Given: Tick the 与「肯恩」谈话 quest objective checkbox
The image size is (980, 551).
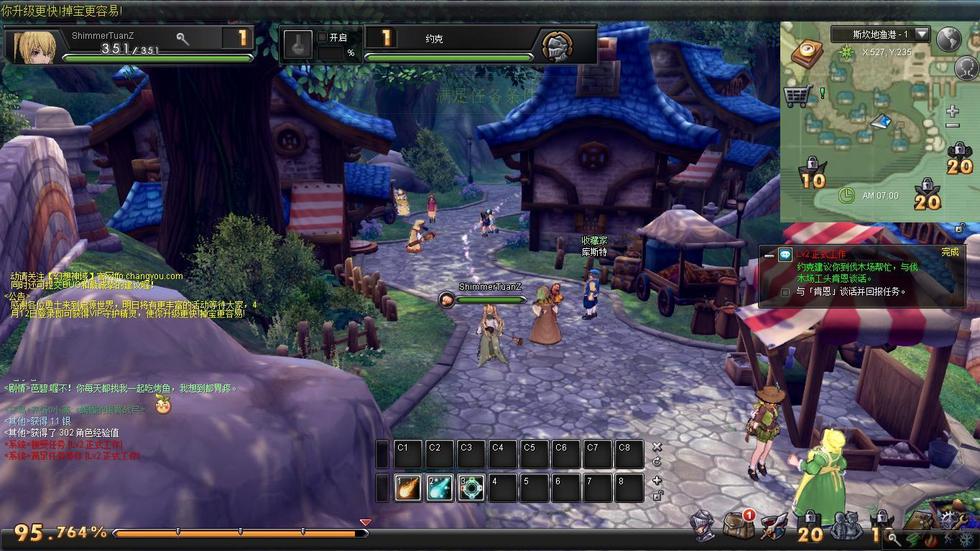Looking at the screenshot, I should click(x=787, y=292).
